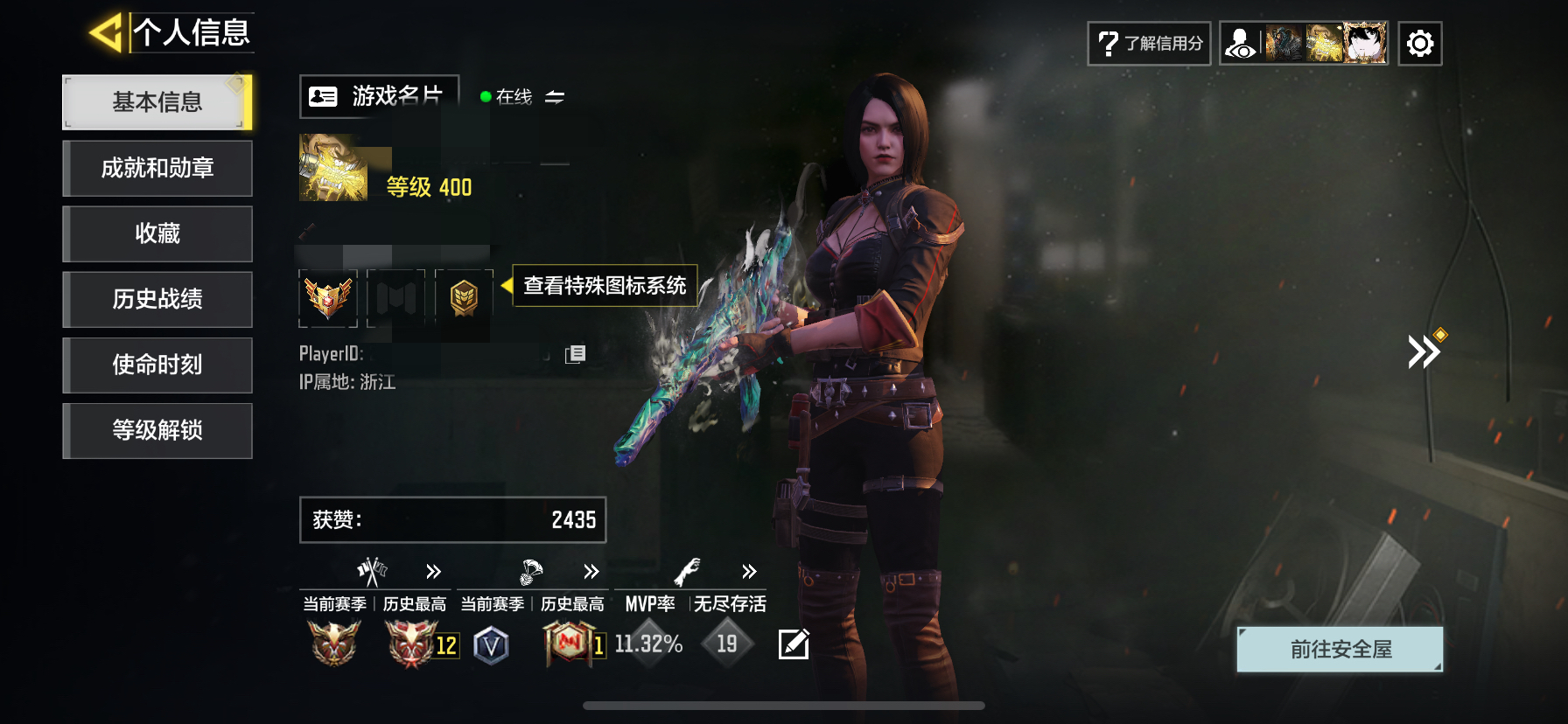
Task: Open the gear settings icon
Action: 1419,44
